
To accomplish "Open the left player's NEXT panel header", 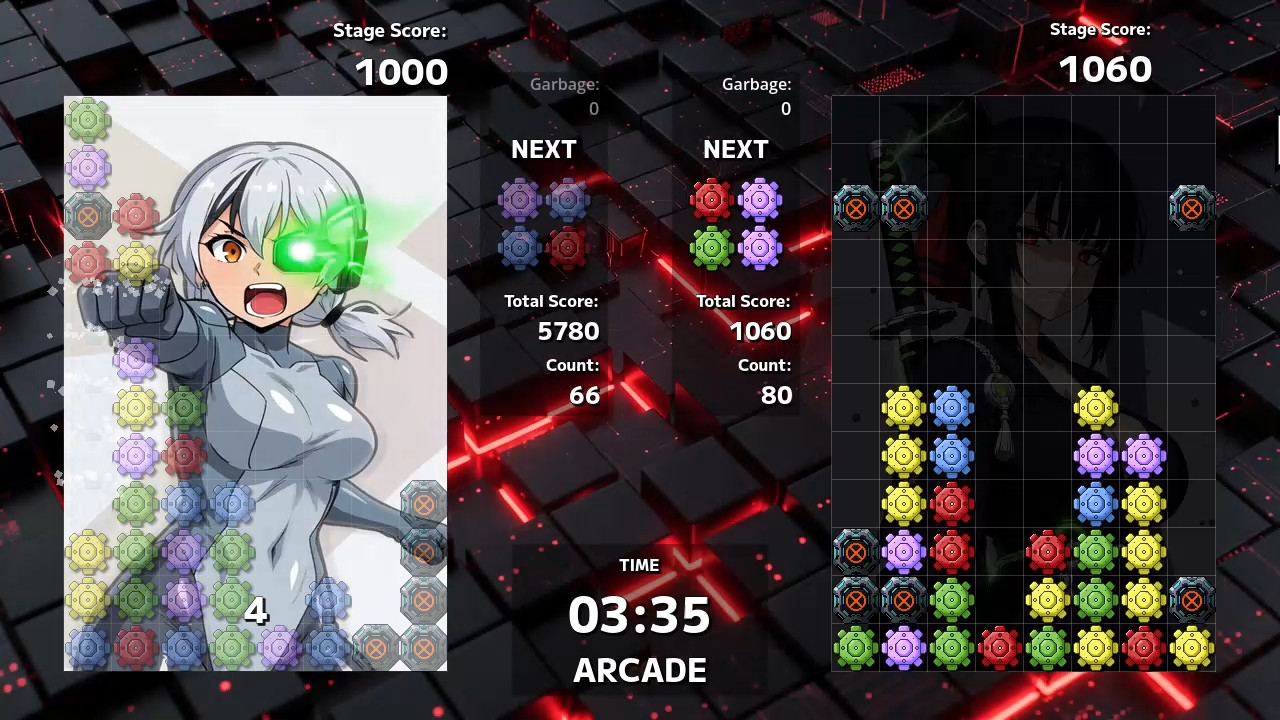I will click(x=544, y=150).
